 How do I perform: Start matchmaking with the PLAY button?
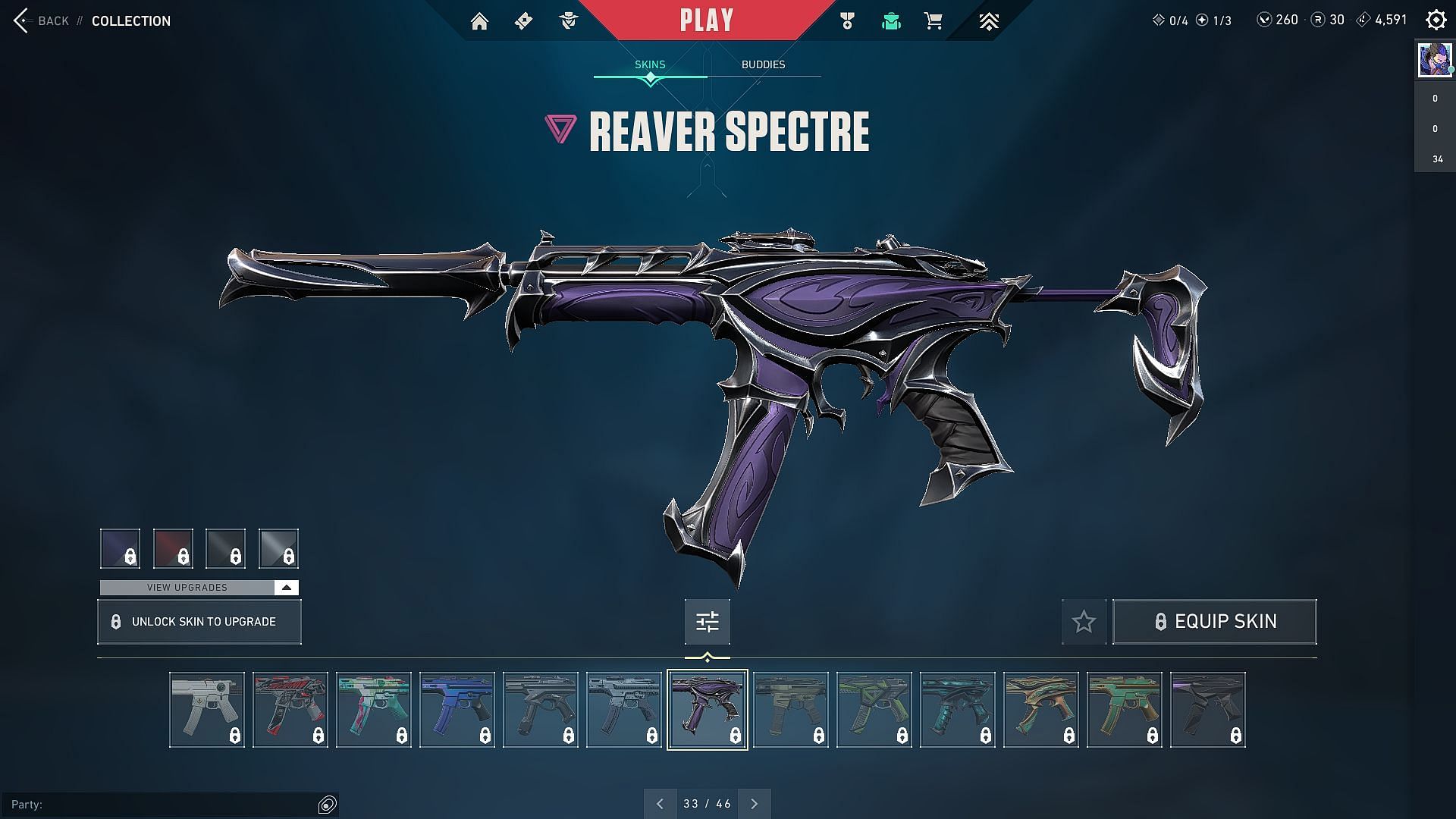click(x=707, y=20)
